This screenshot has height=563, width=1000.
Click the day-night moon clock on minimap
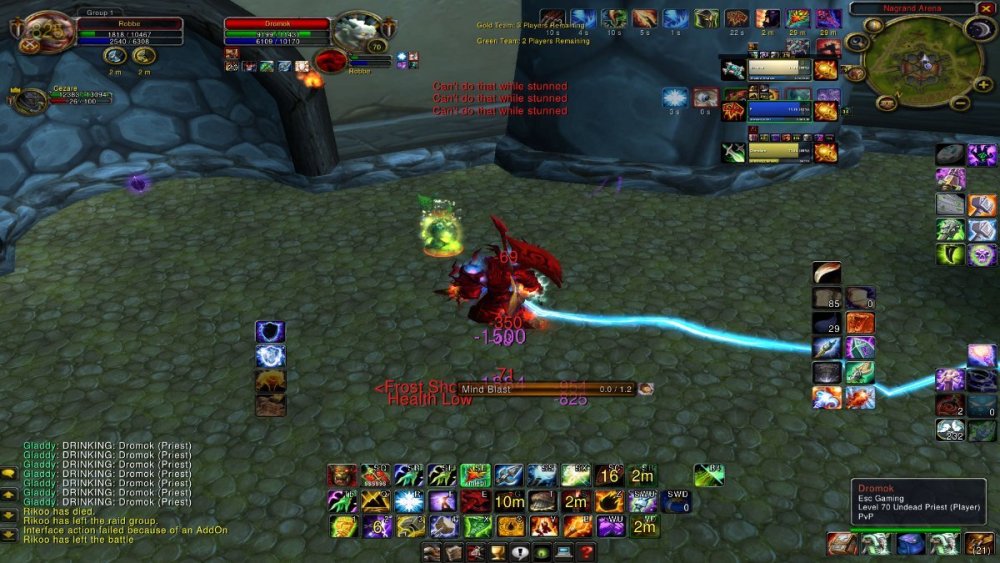977,31
